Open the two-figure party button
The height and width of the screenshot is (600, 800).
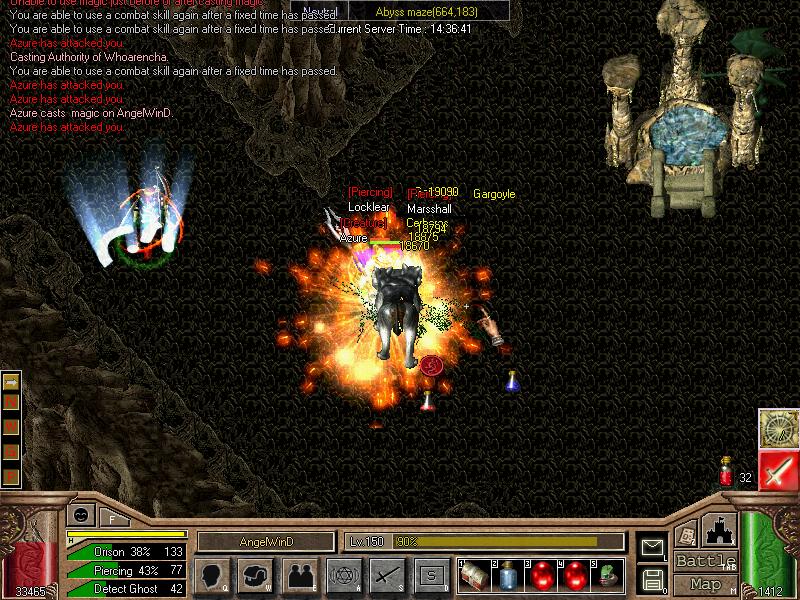click(x=301, y=574)
